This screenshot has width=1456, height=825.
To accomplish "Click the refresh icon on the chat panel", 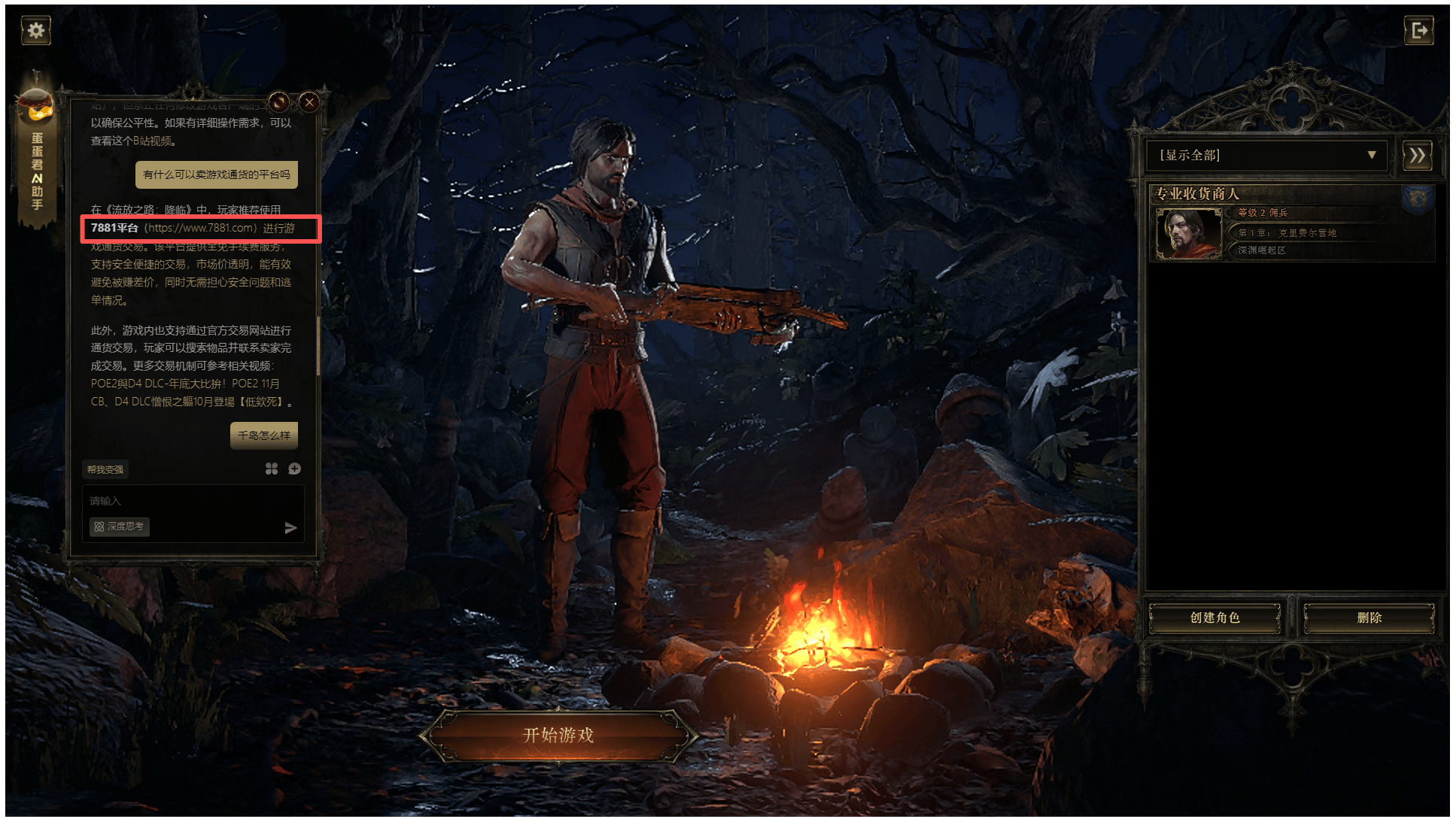I will click(278, 102).
